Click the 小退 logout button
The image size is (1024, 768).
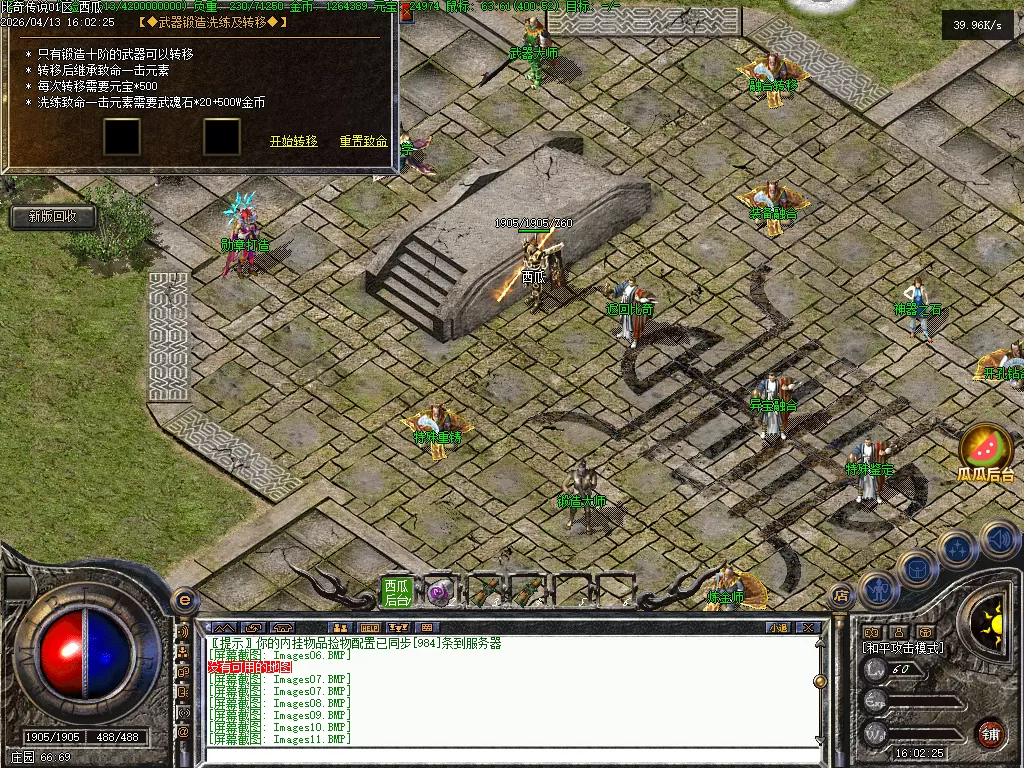click(778, 628)
